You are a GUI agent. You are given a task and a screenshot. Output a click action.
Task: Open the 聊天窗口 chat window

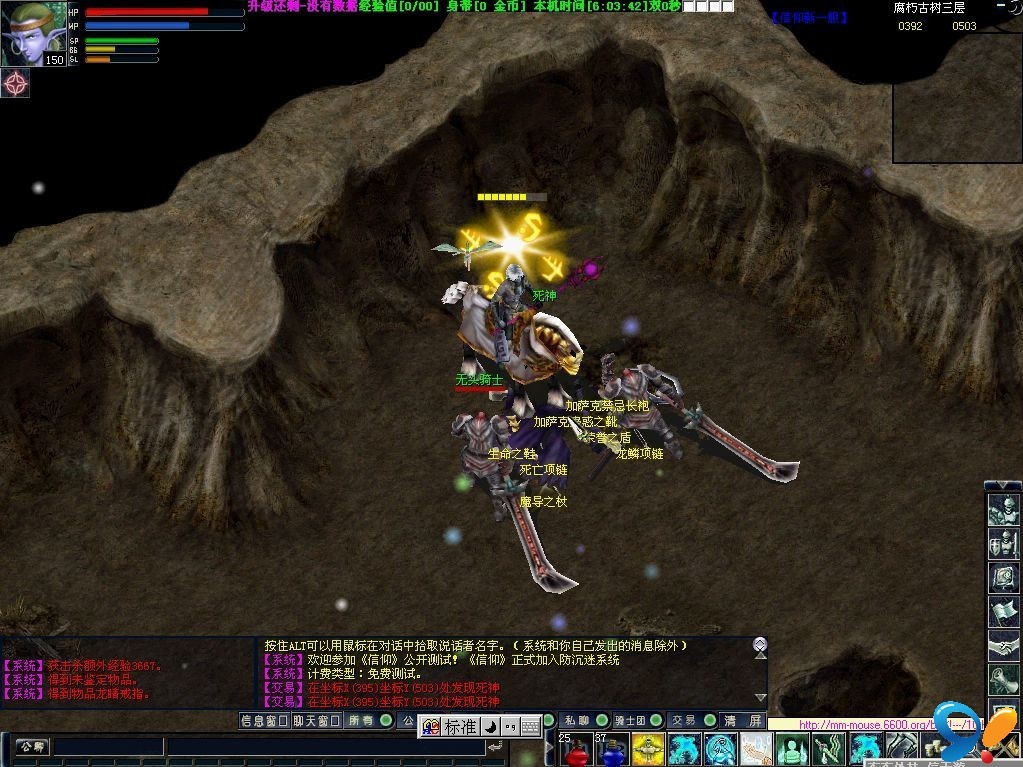pos(316,720)
